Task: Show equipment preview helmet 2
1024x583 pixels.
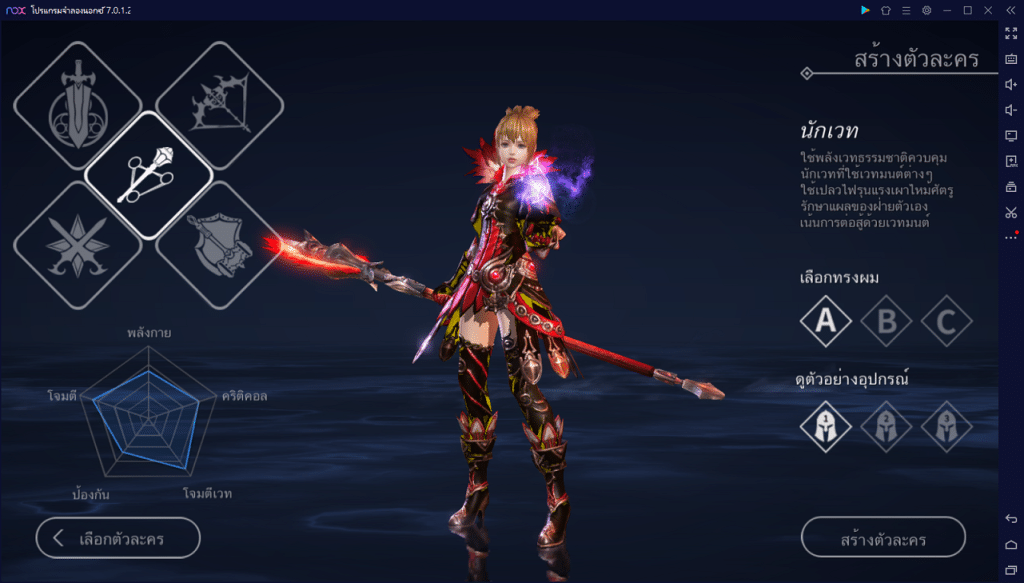Action: pos(887,425)
